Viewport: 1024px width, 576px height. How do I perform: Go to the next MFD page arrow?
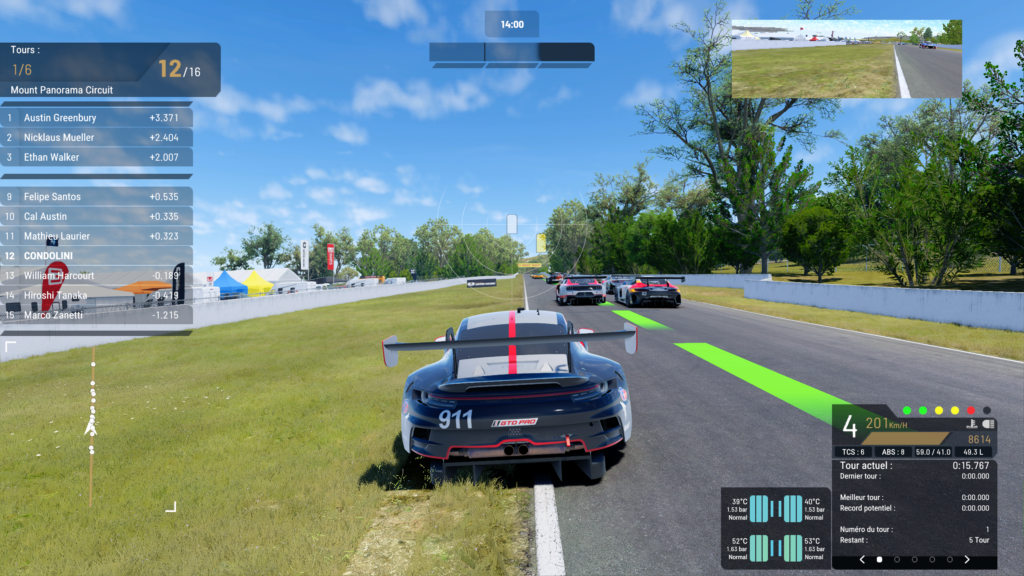point(967,560)
